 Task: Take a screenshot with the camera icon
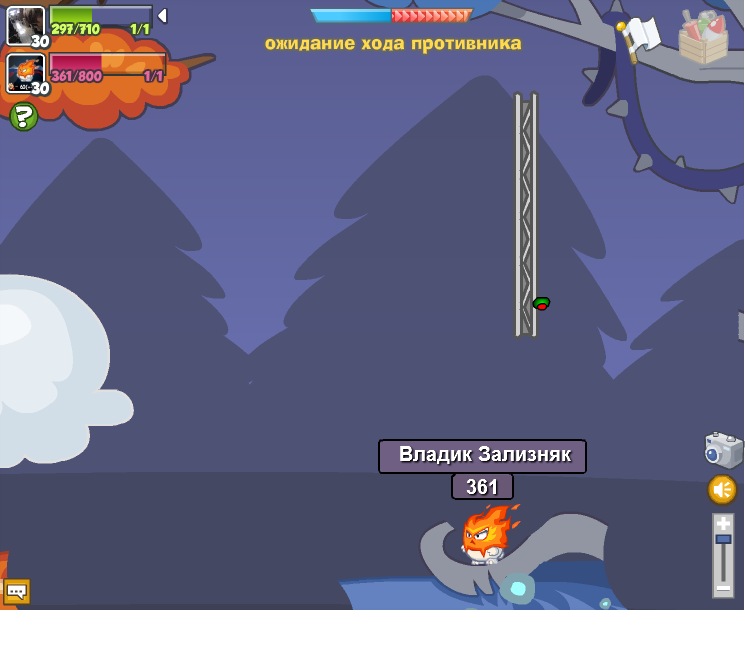click(x=723, y=450)
